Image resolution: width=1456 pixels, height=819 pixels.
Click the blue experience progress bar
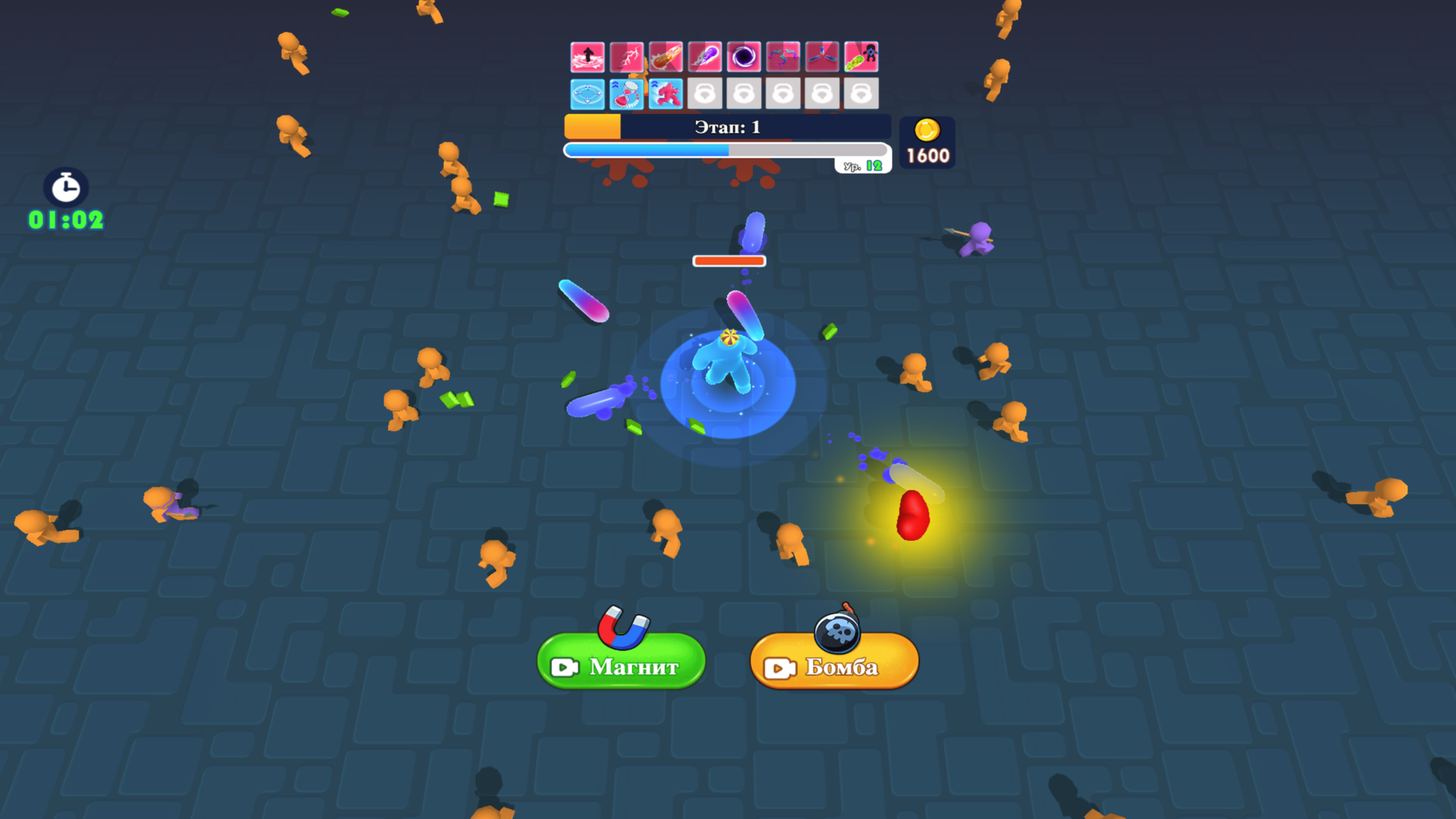coord(645,149)
